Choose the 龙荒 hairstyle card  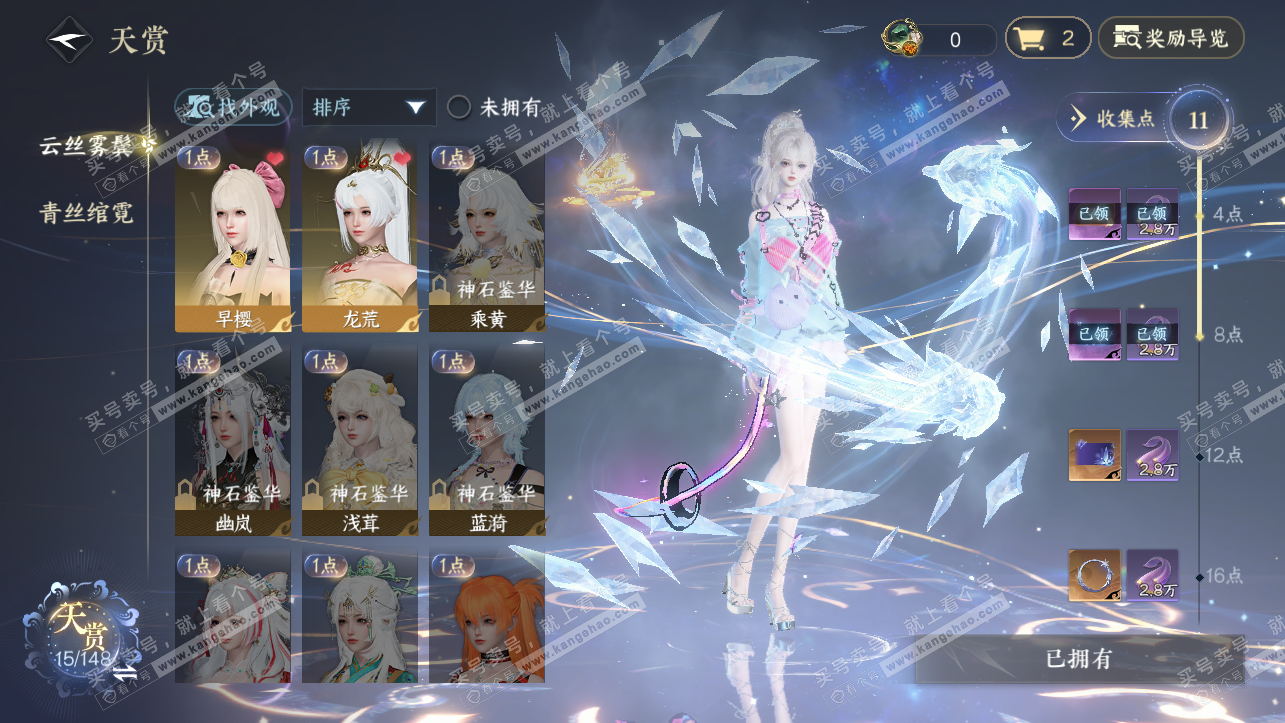click(x=360, y=238)
